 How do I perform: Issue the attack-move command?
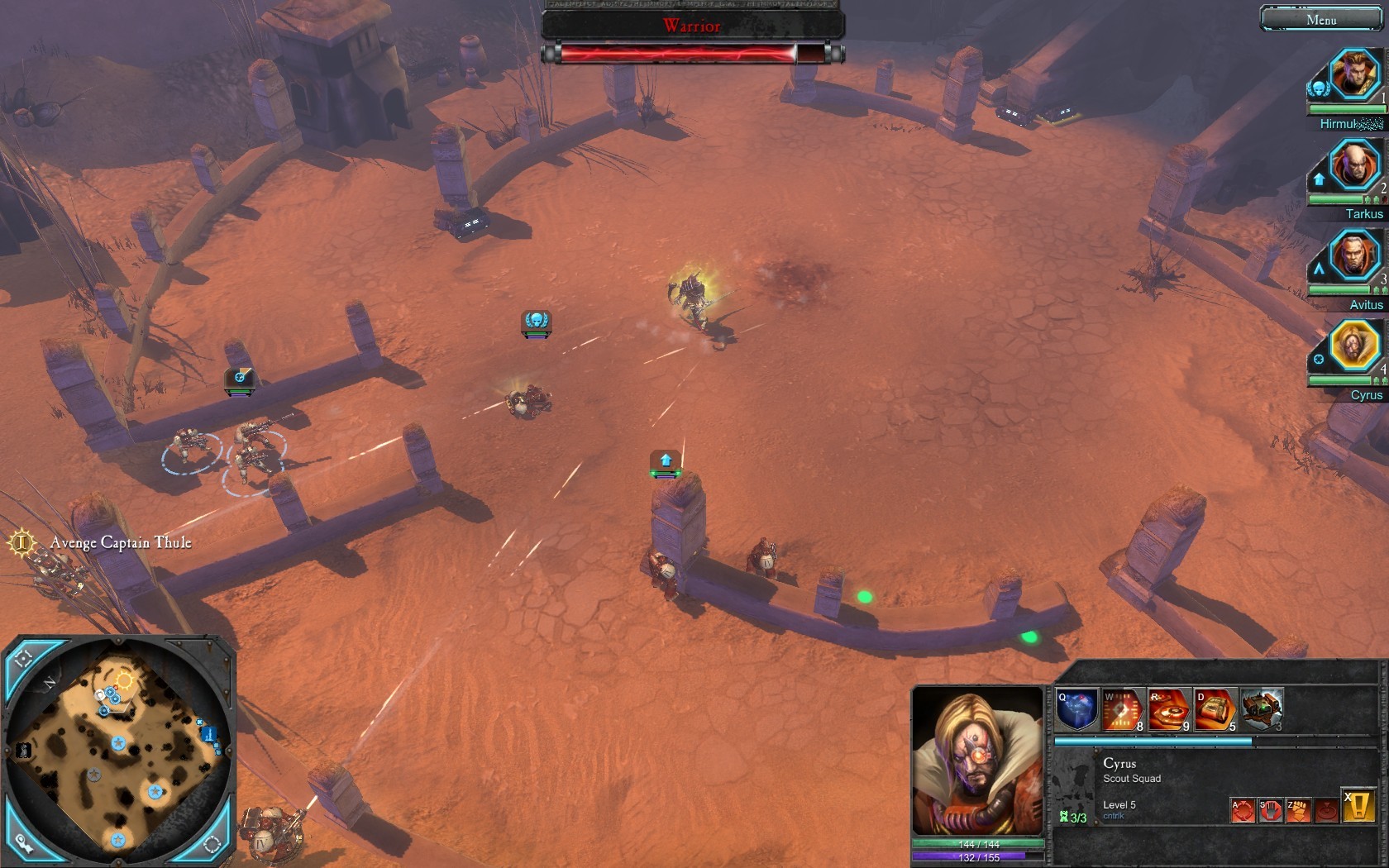click(1243, 810)
